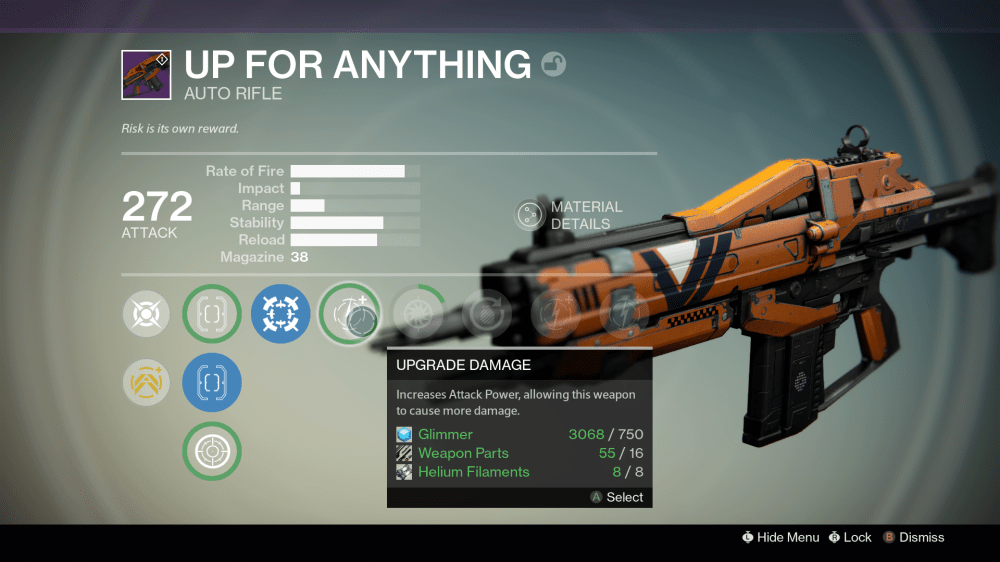Select the blue four-arrows converging perk
The image size is (1000, 562).
pos(280,314)
